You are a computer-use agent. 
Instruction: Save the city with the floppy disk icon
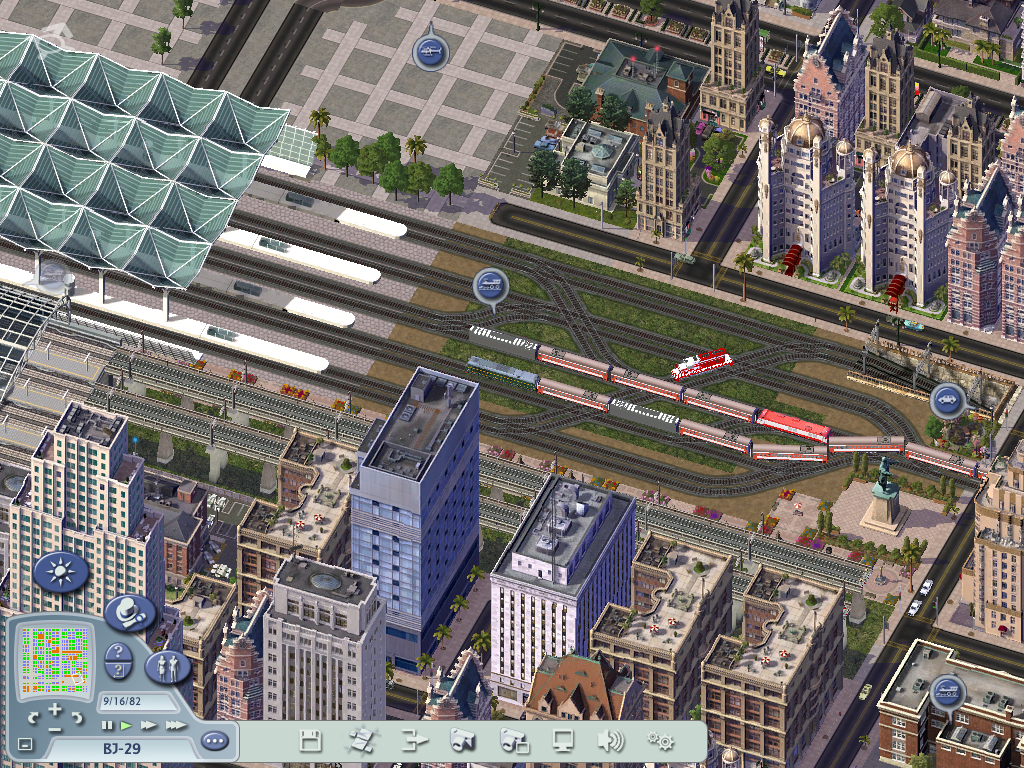311,741
